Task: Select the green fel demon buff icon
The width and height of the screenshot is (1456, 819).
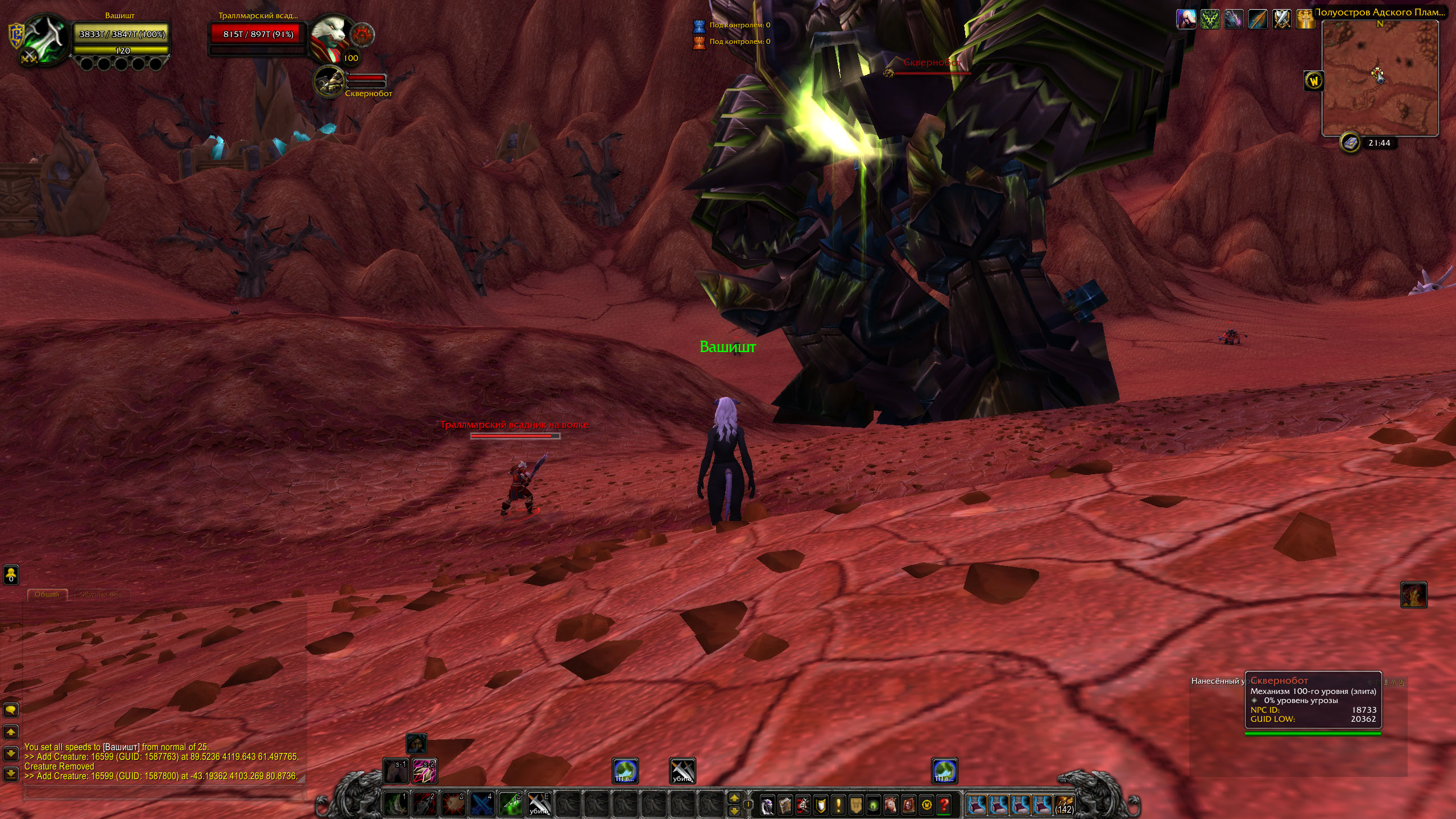Action: click(x=1210, y=19)
